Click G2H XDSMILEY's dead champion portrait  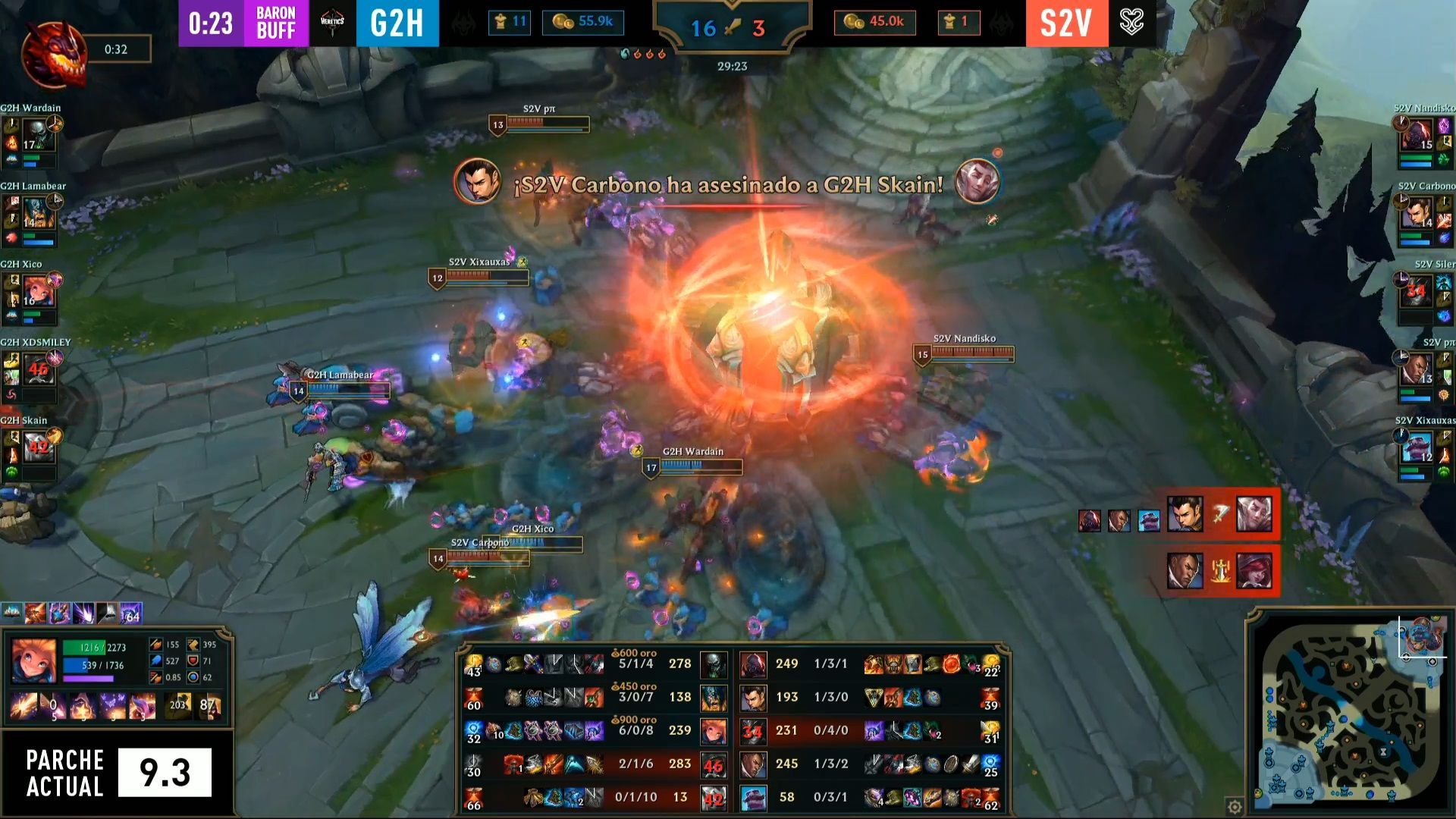pos(38,369)
